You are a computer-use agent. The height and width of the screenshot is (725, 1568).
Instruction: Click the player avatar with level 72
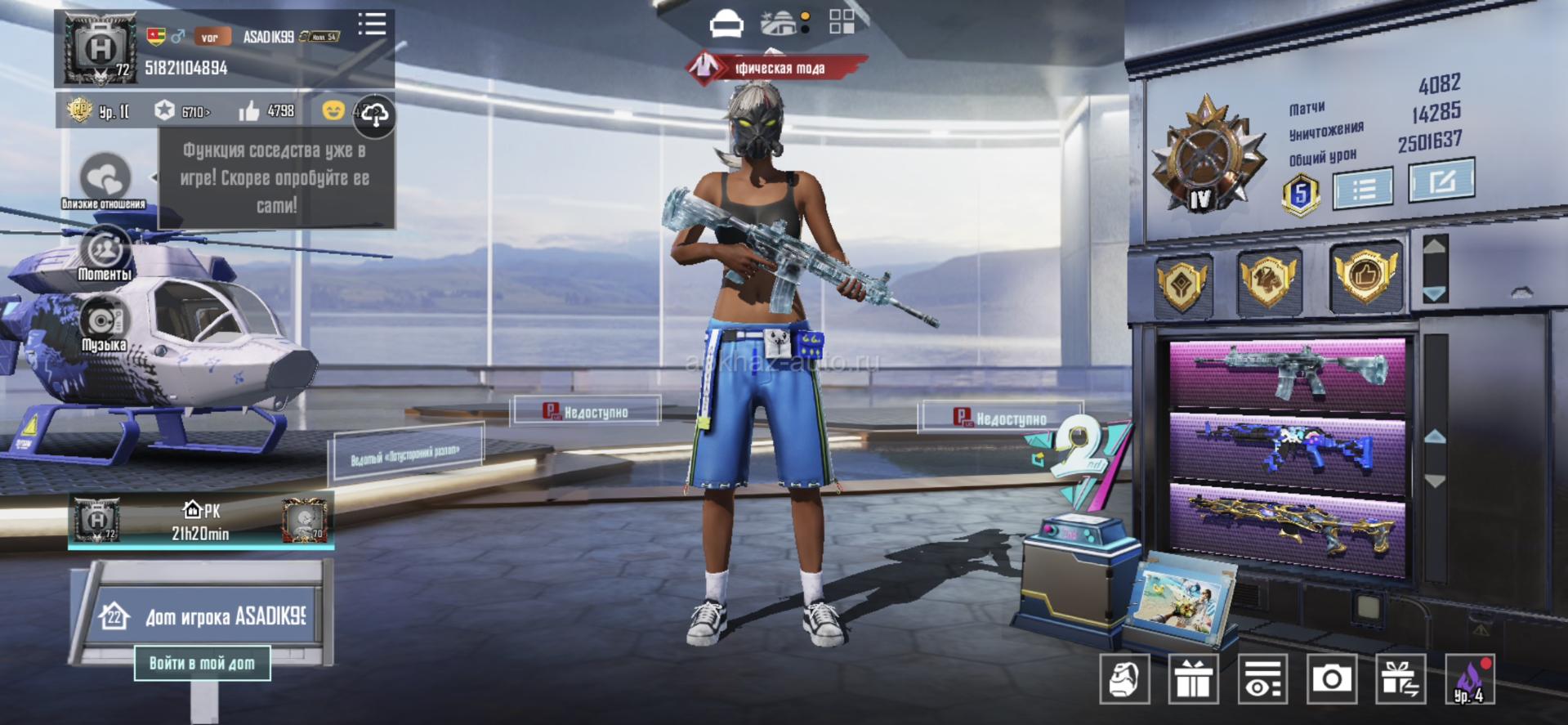coord(100,49)
